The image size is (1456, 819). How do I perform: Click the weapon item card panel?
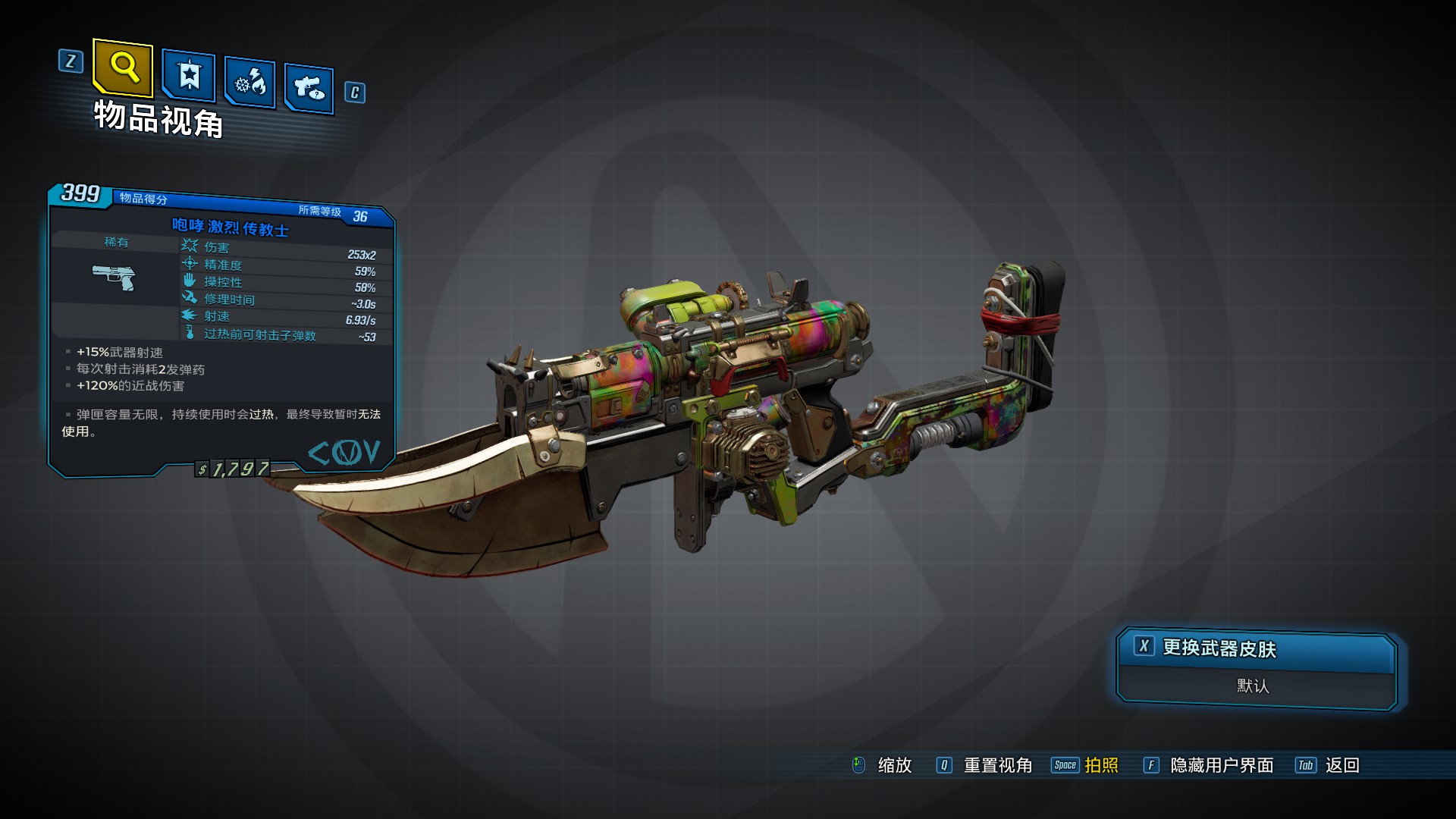tap(221, 334)
